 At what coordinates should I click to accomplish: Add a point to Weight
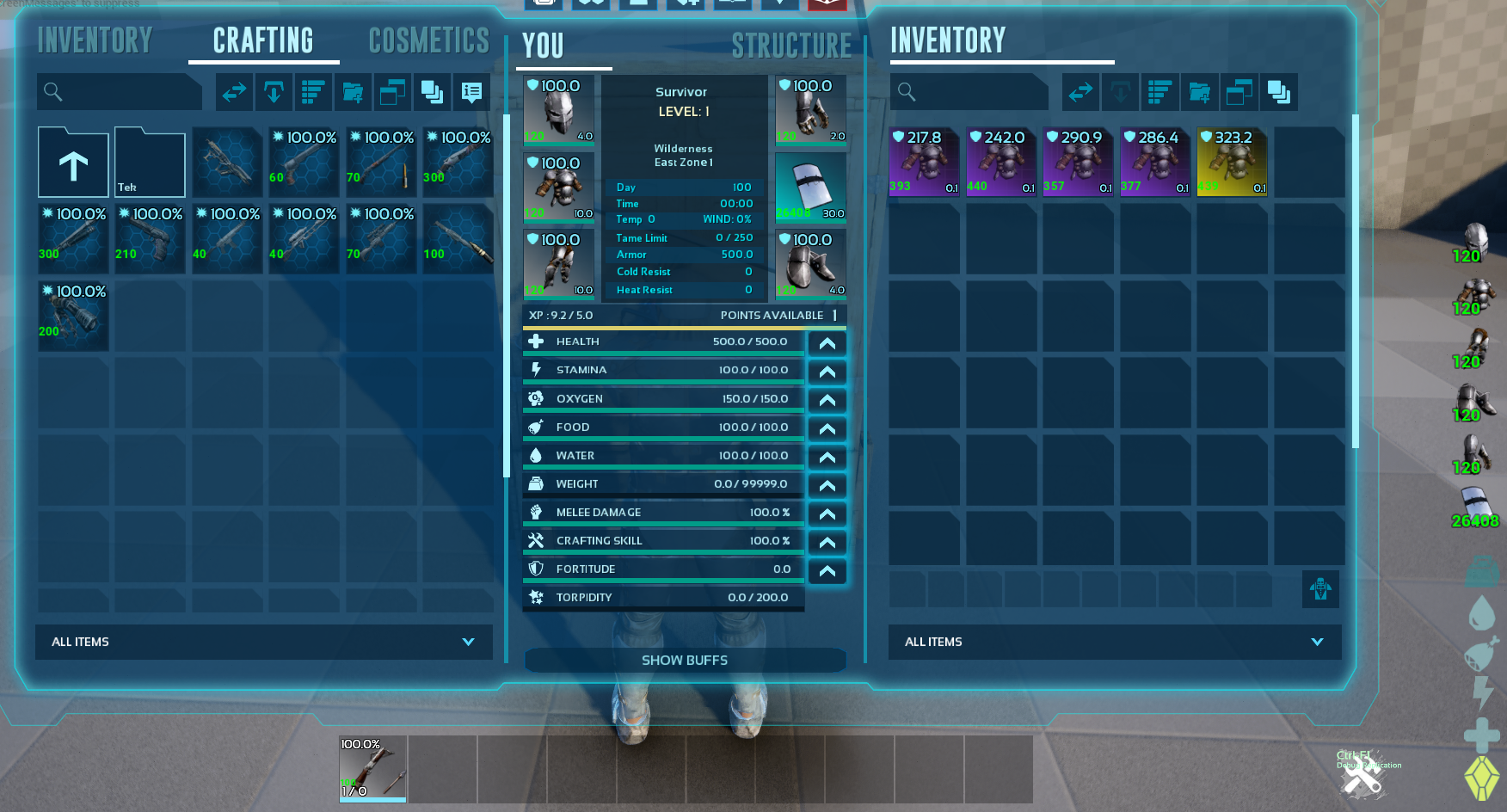tap(827, 486)
